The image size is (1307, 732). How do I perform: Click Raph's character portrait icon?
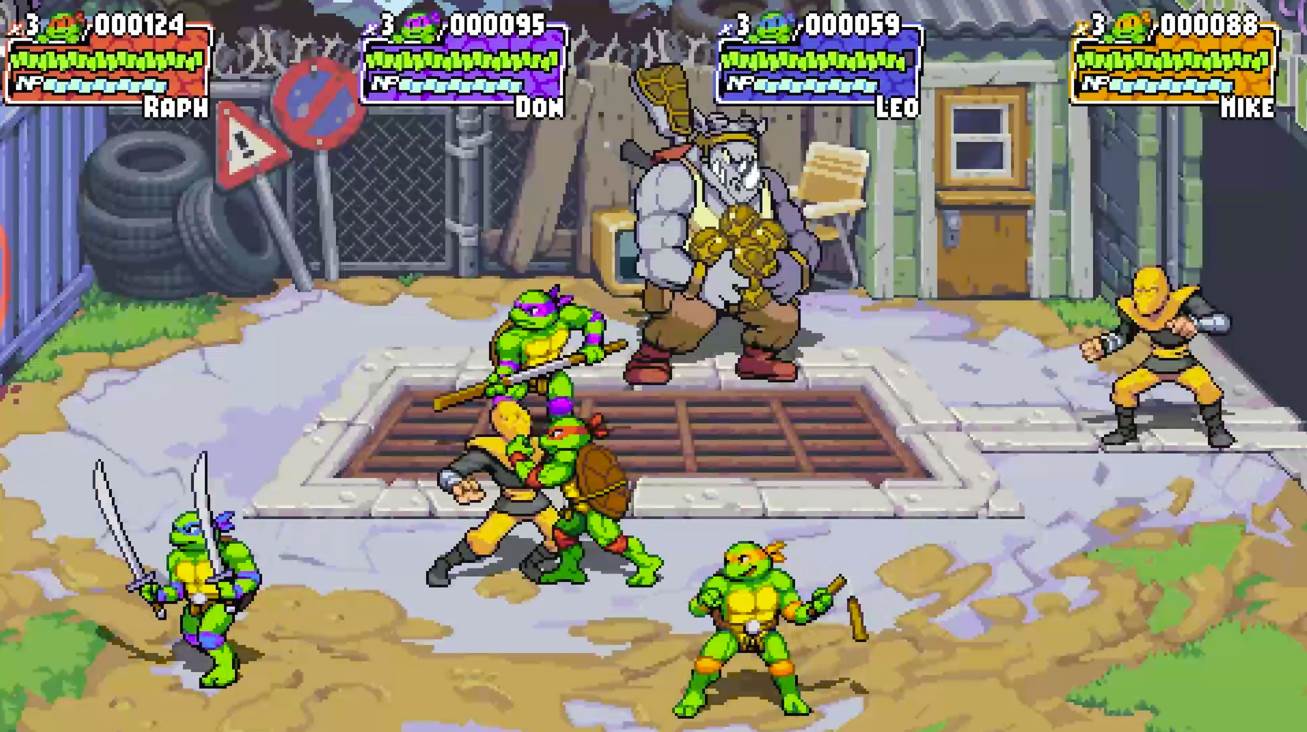(62, 27)
